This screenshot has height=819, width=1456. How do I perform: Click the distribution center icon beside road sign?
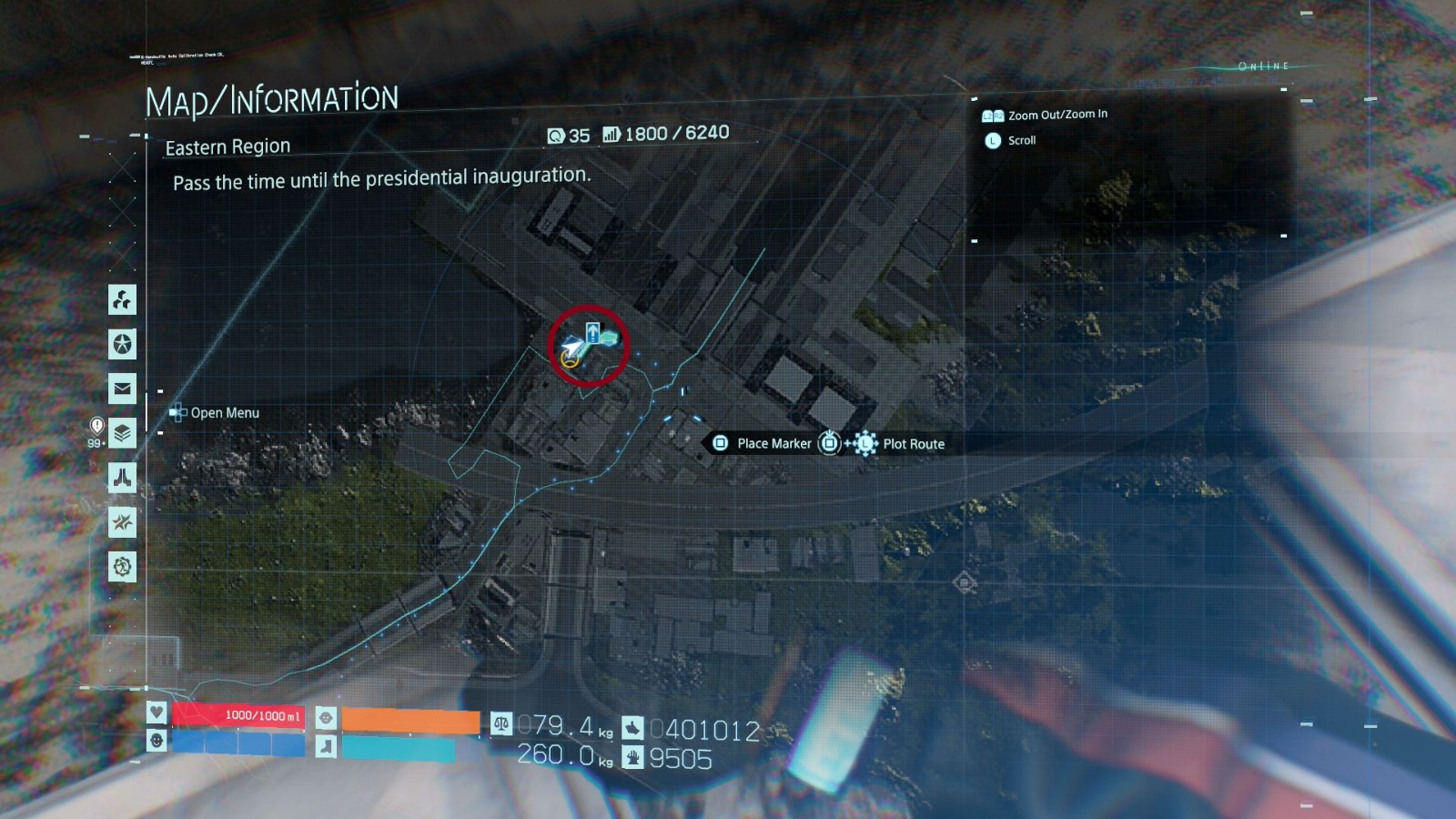[x=609, y=339]
